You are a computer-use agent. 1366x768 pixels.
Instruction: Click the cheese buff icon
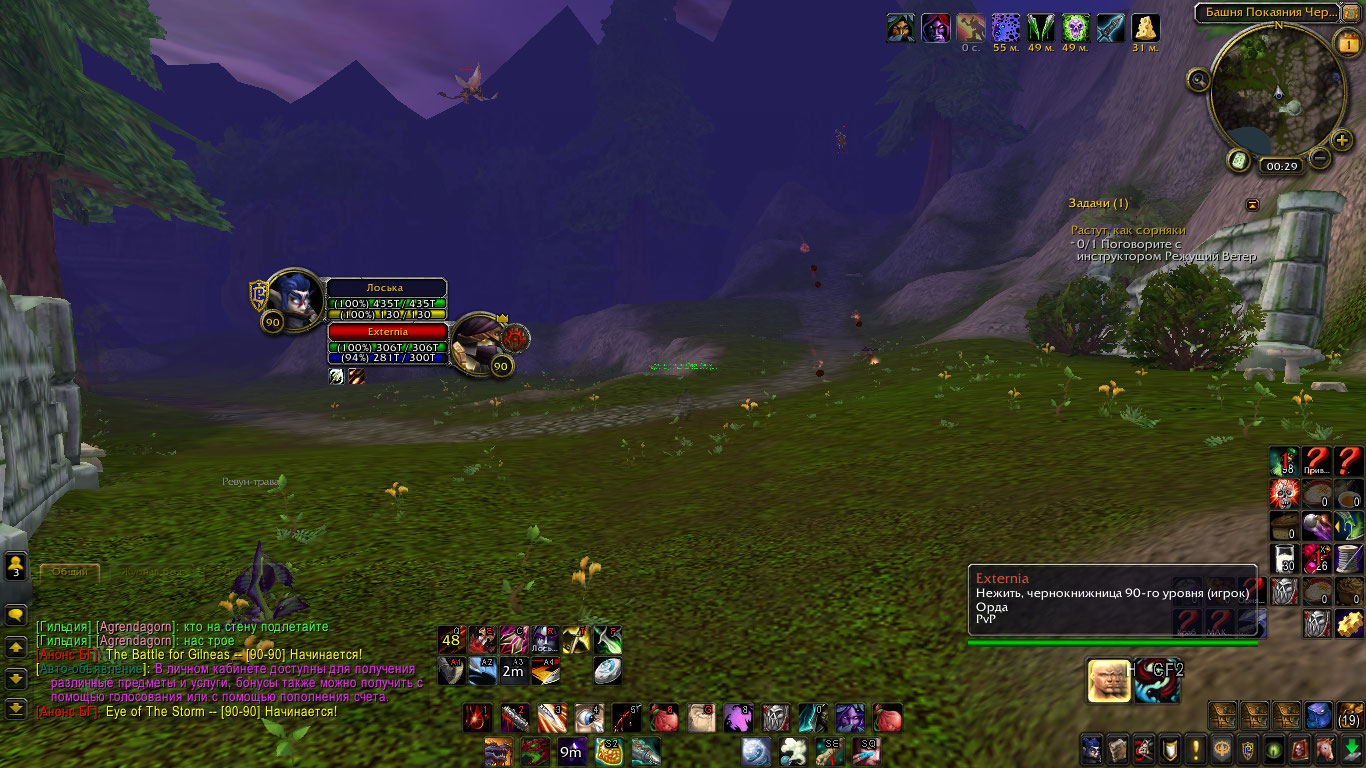[1145, 27]
